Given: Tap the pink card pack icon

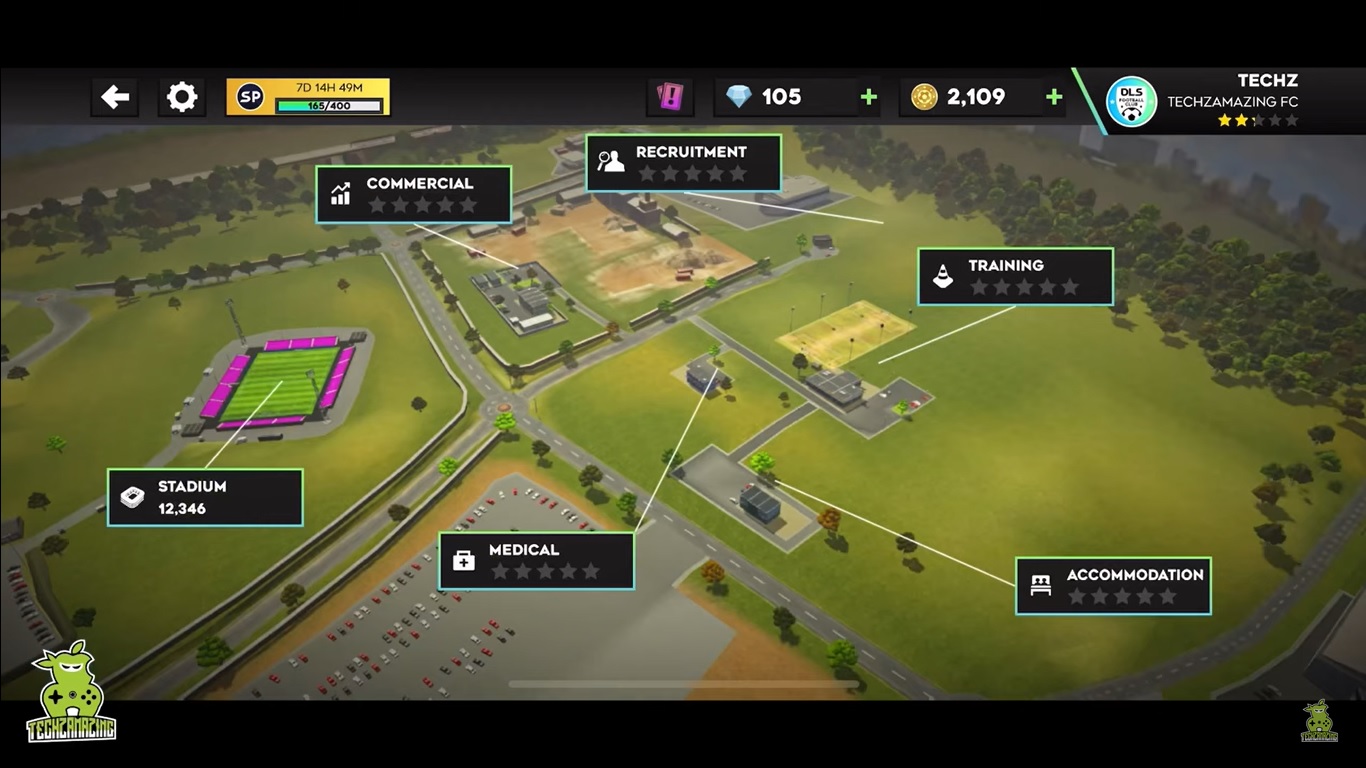Looking at the screenshot, I should pyautogui.click(x=668, y=97).
